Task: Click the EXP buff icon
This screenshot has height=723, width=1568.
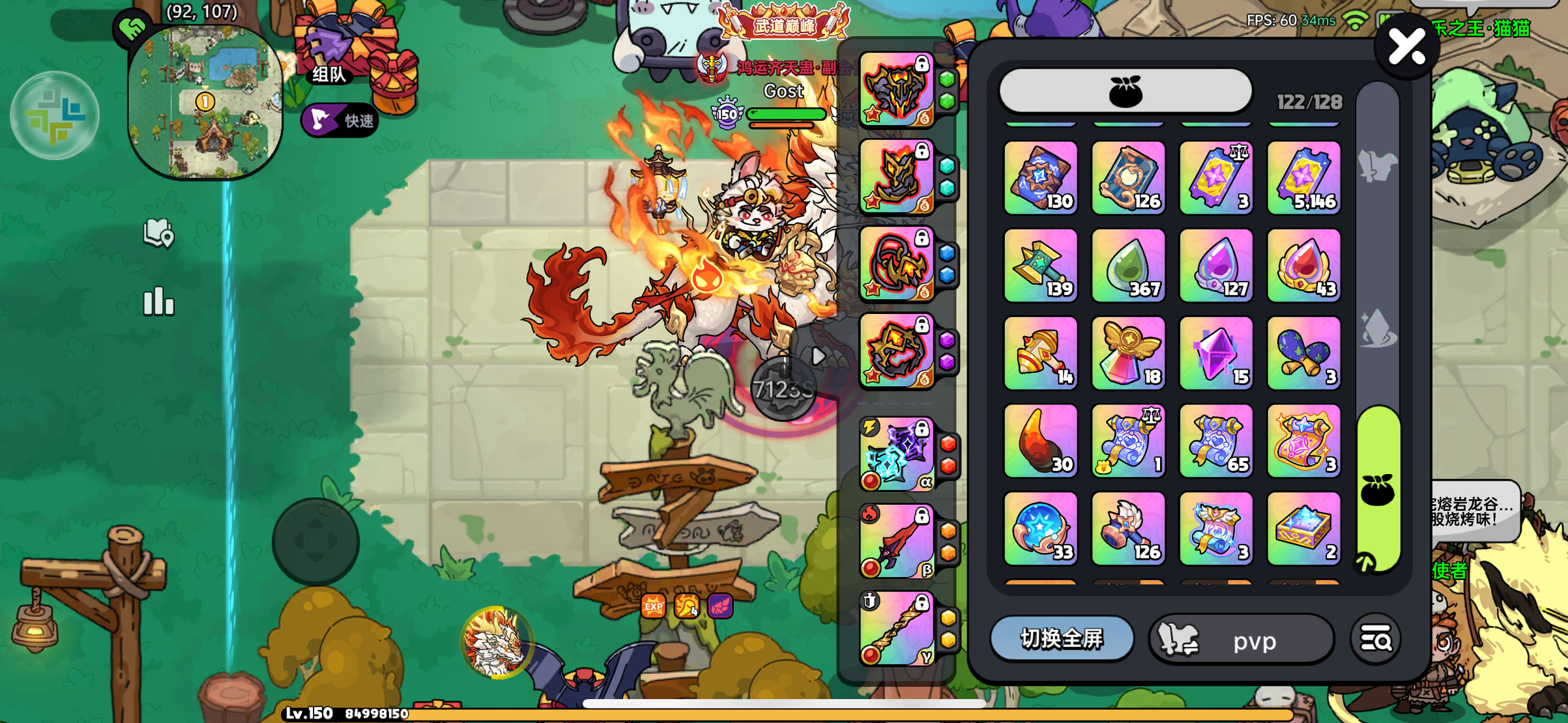Action: pos(653,606)
